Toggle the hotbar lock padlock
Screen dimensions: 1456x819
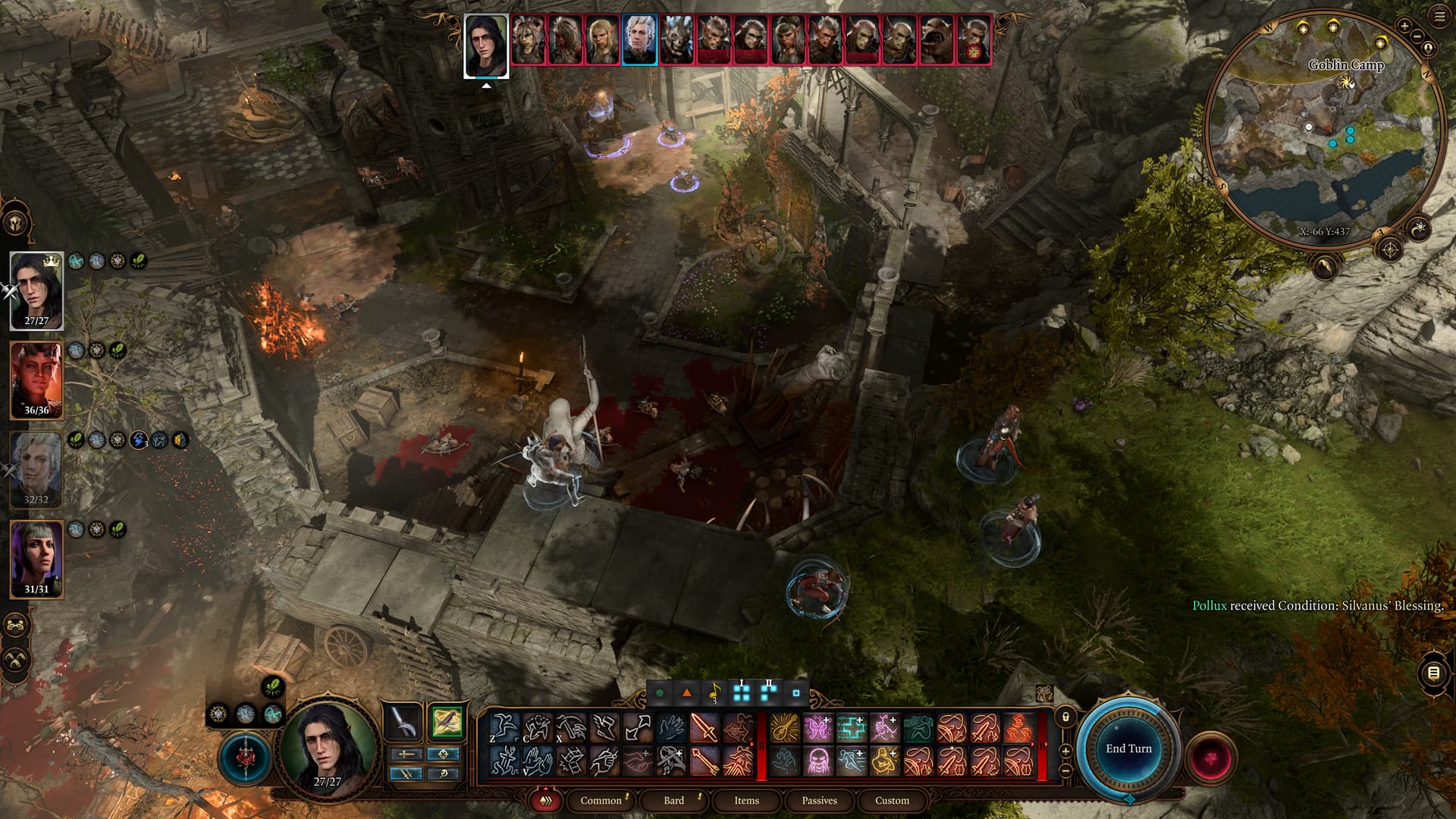(1065, 717)
